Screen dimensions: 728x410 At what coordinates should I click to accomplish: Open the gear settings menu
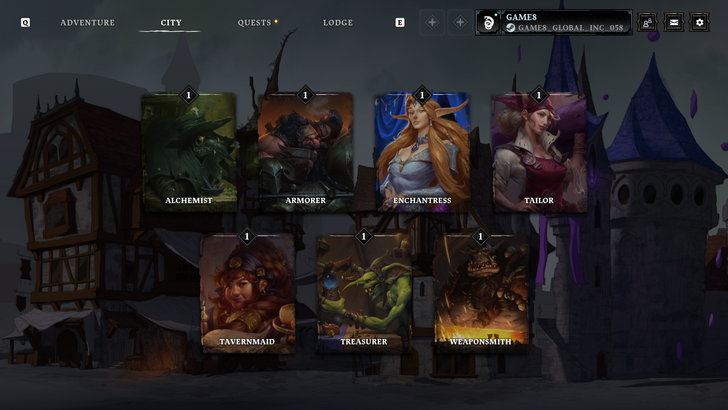[699, 22]
